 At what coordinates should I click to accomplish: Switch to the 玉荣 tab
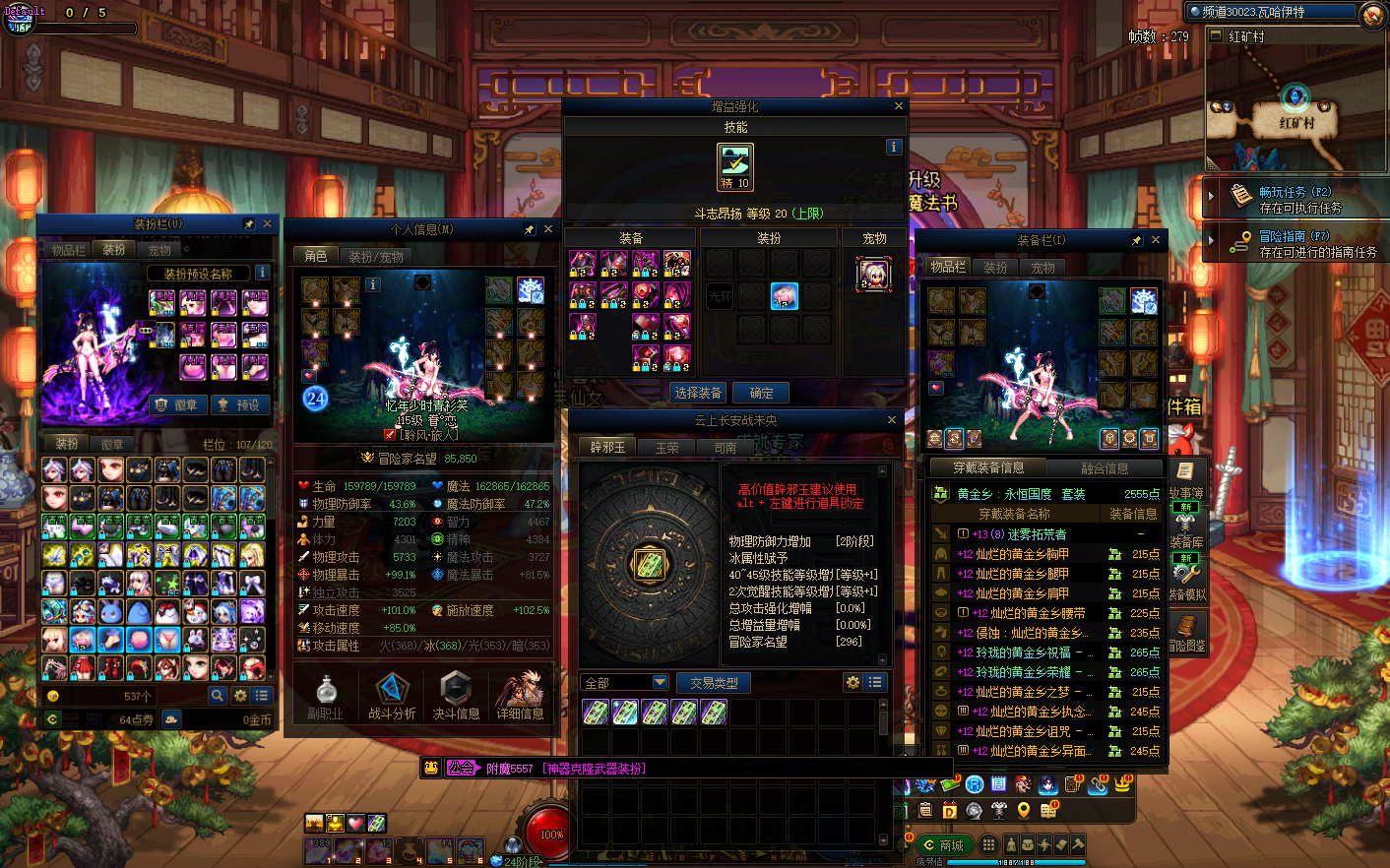click(x=666, y=448)
